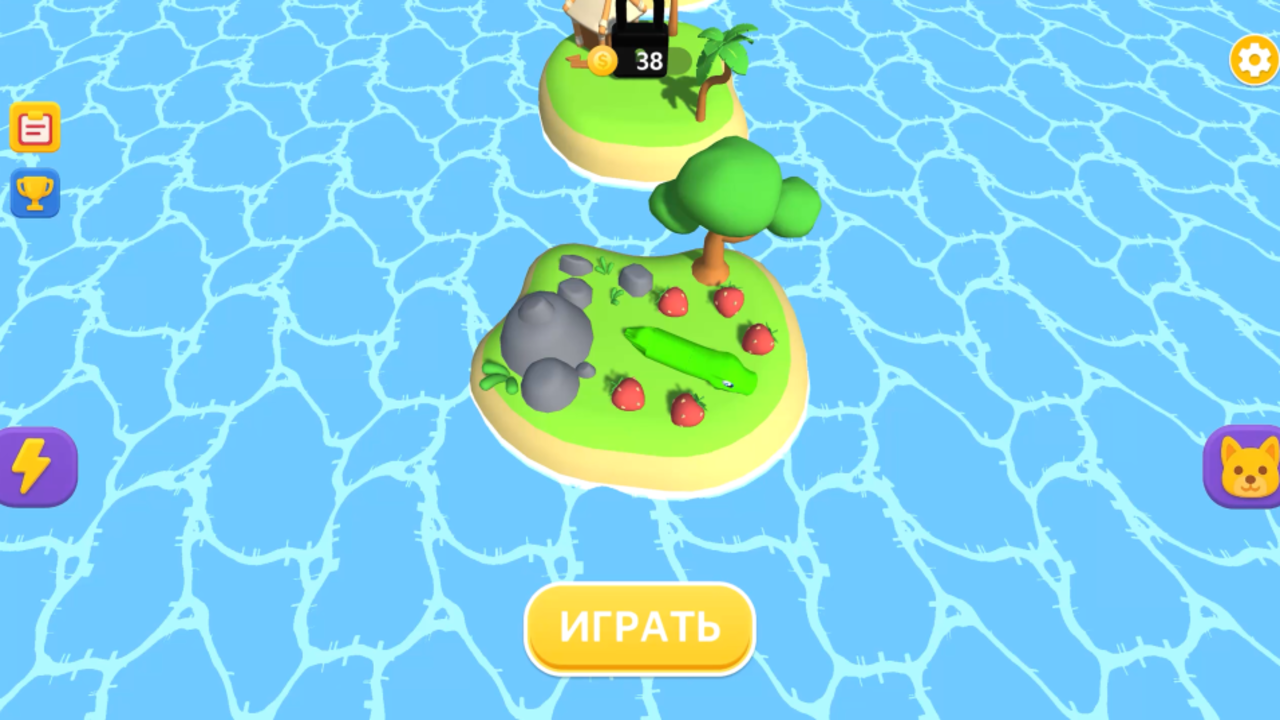The image size is (1280, 720).
Task: Open the settings gear menu
Action: [1253, 60]
